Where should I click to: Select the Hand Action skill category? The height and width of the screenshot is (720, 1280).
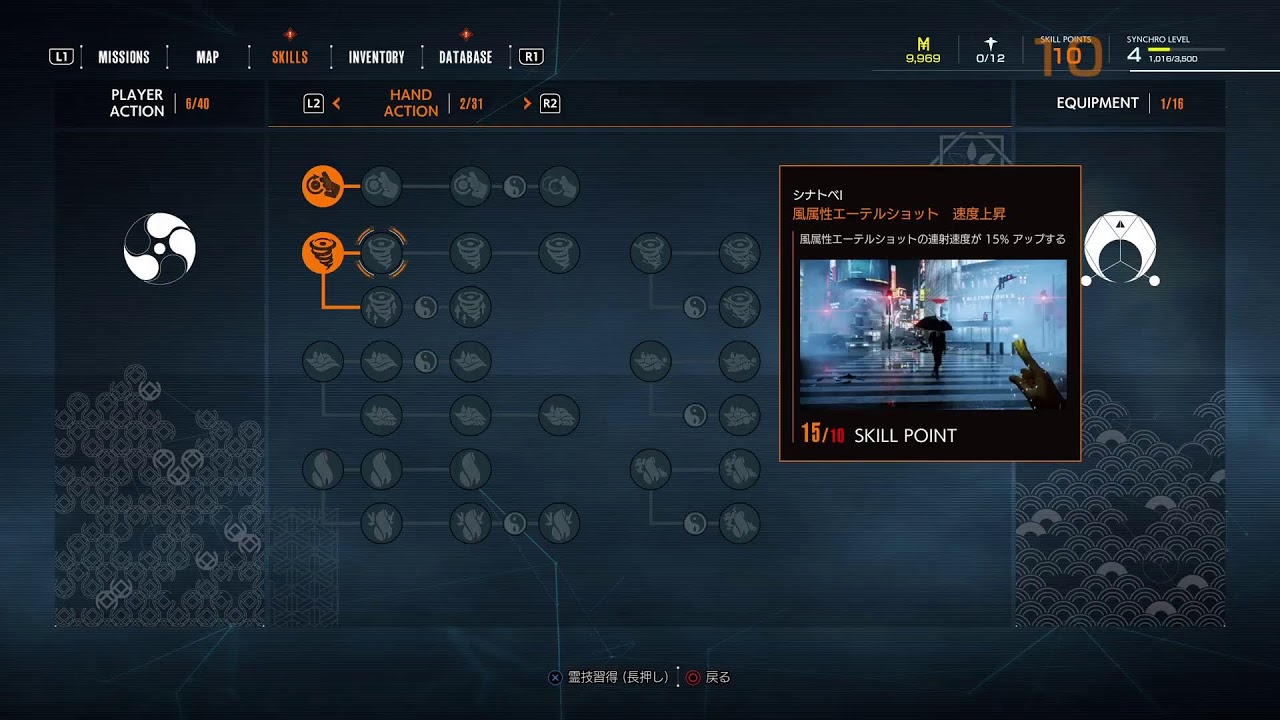[411, 103]
